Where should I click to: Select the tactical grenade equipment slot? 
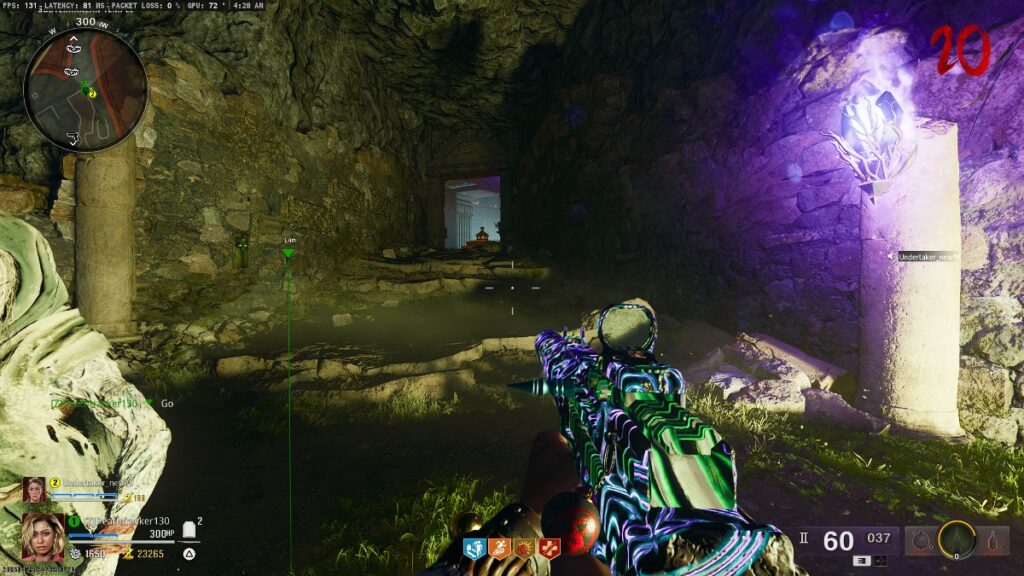click(x=921, y=541)
